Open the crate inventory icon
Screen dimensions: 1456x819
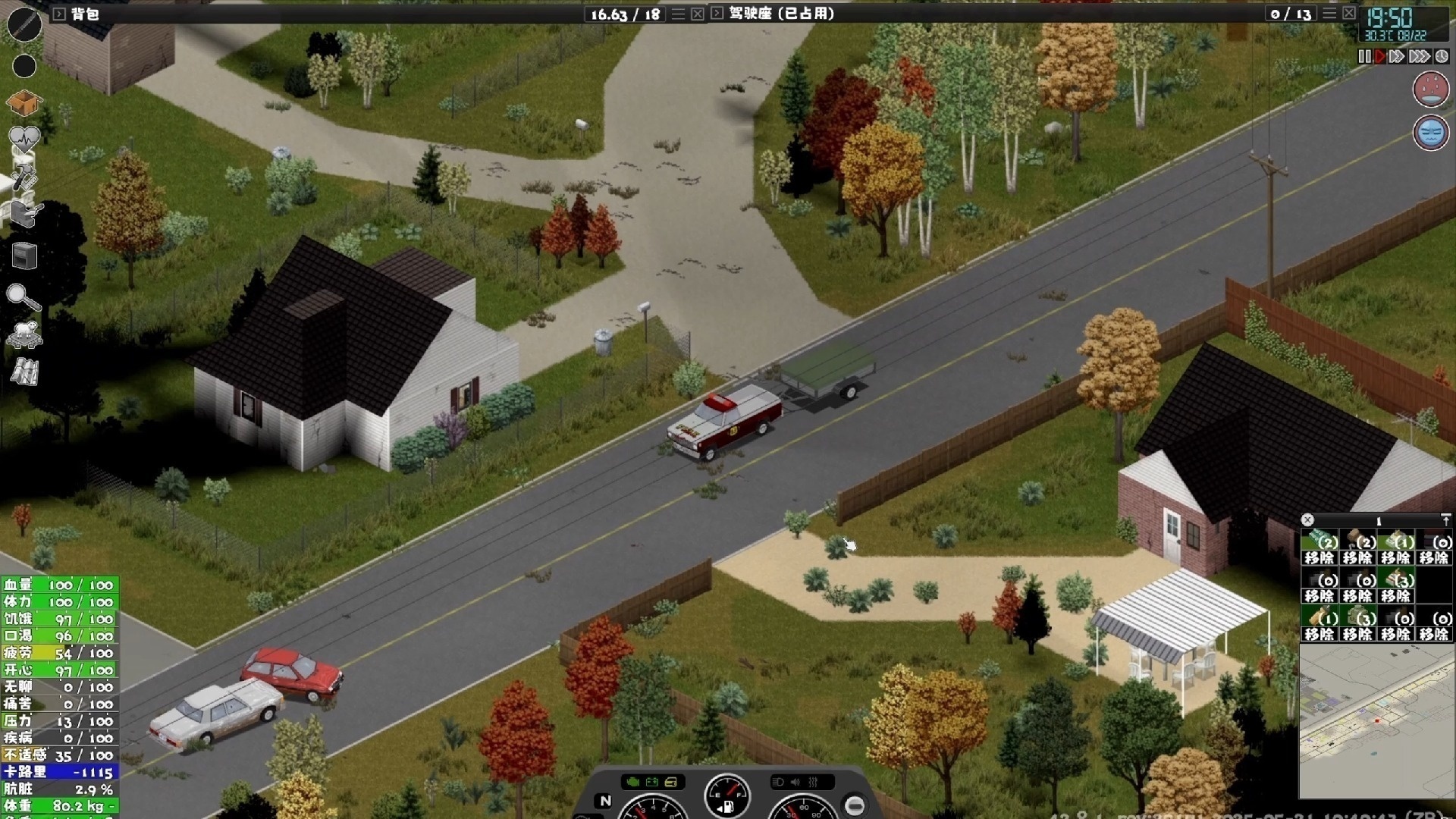pyautogui.click(x=24, y=102)
